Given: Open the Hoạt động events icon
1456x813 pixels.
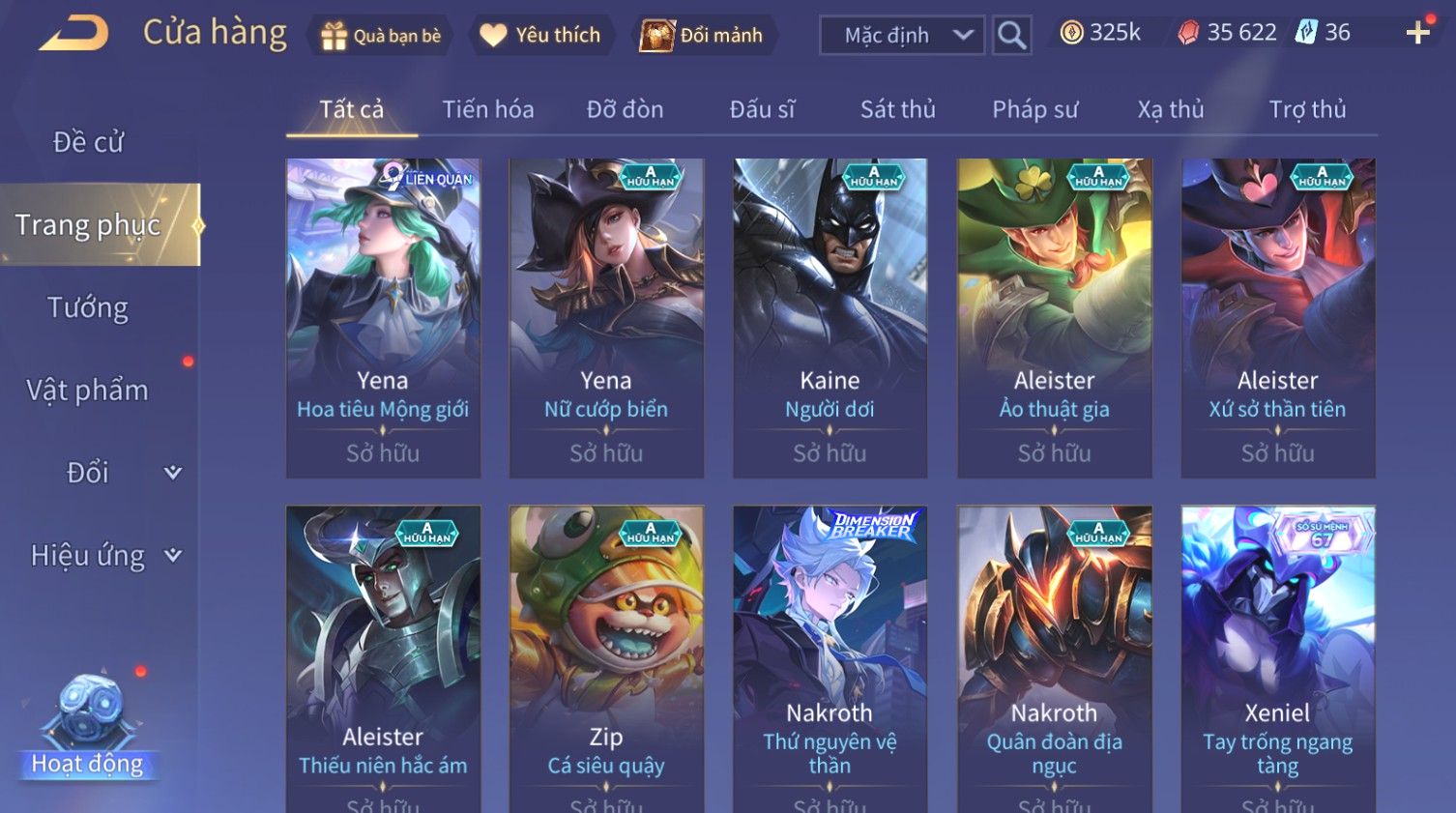Looking at the screenshot, I should 88,727.
